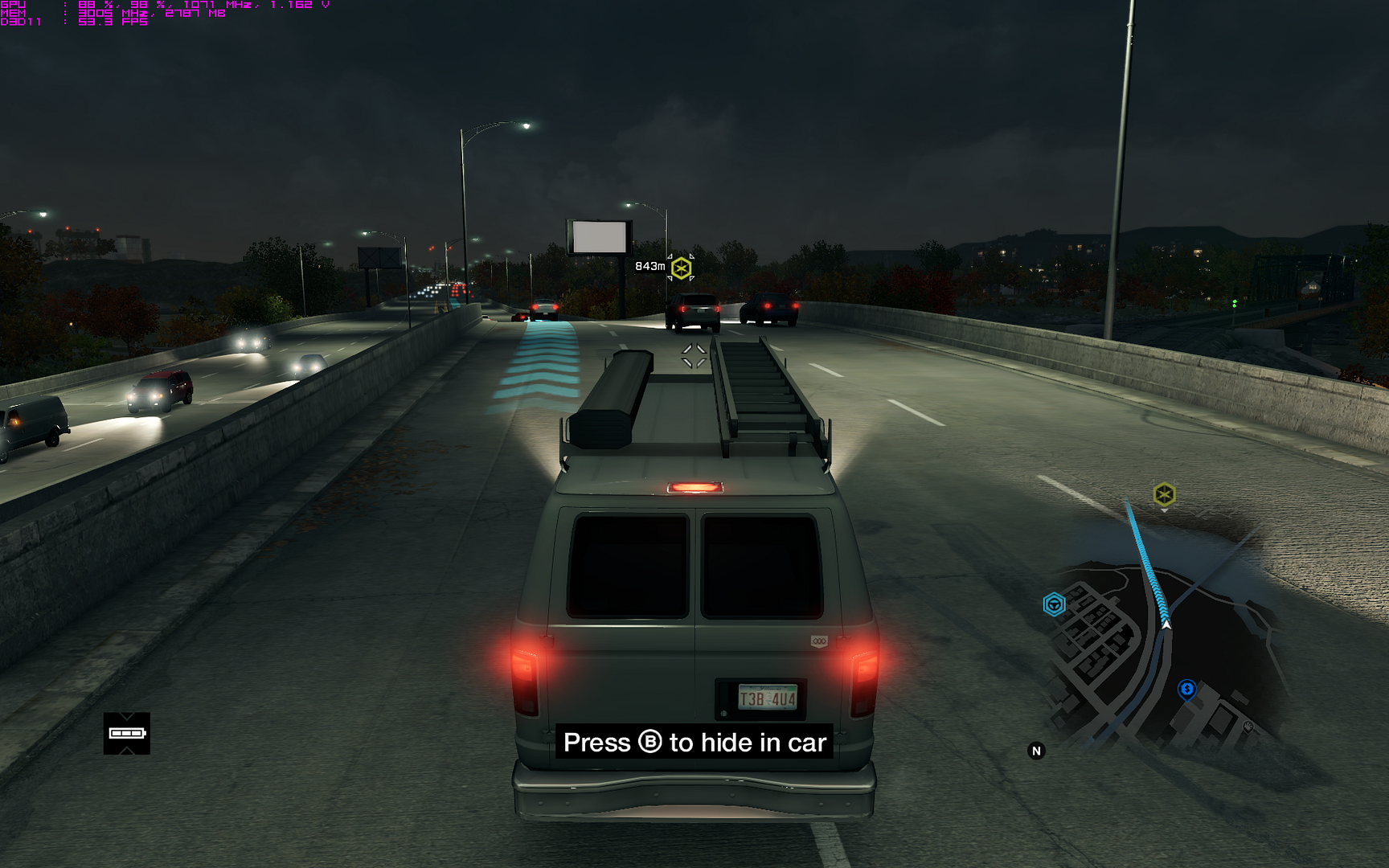Click the chevron below the battery meter

[x=126, y=750]
